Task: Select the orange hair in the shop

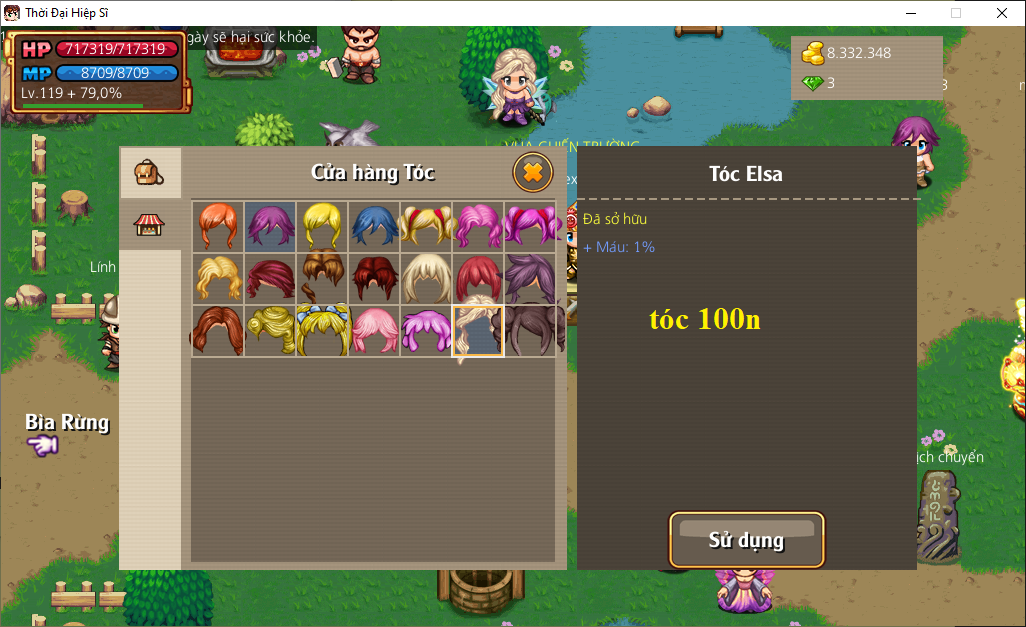Action: tap(218, 226)
